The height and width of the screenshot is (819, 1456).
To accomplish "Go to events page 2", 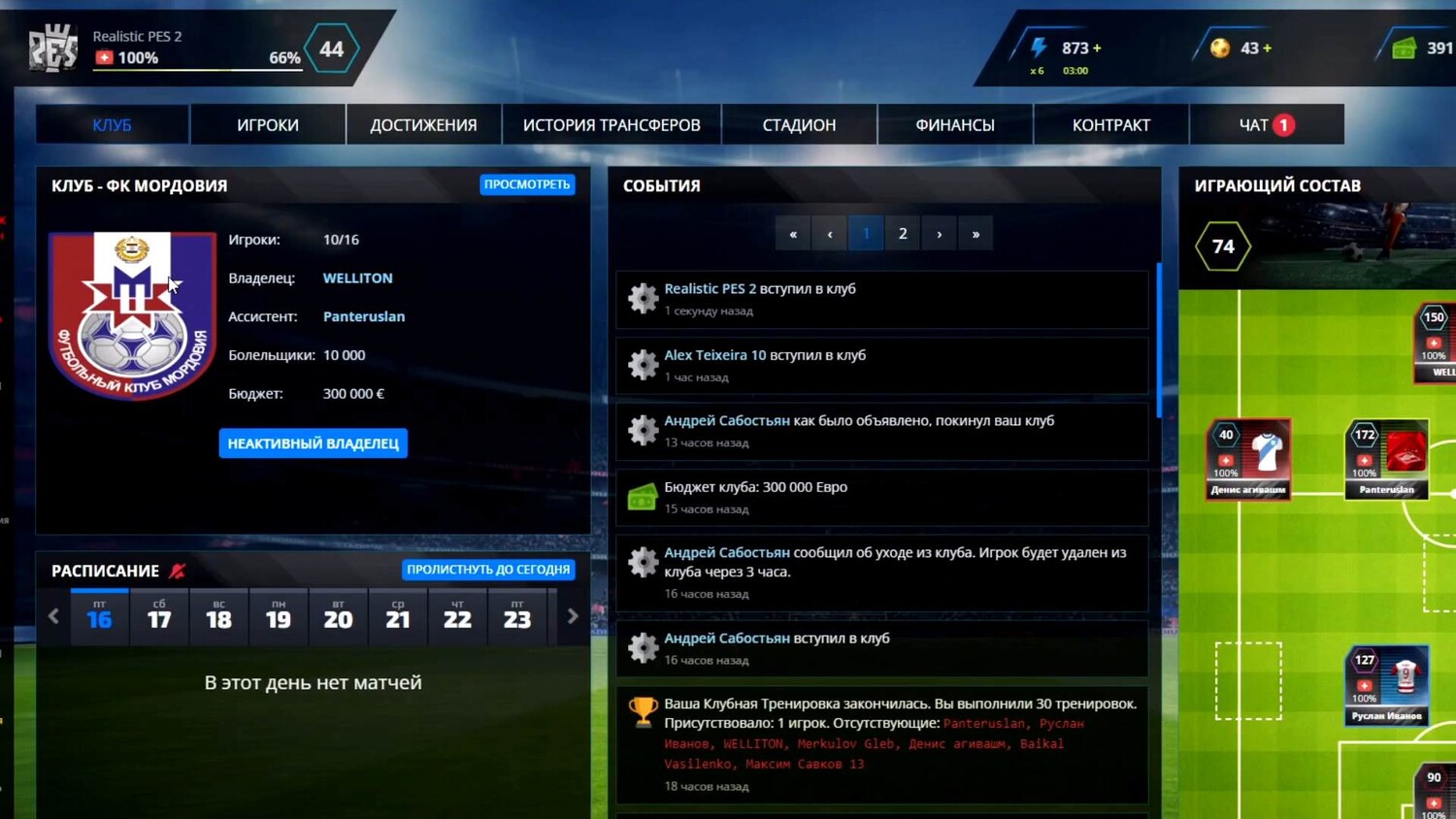I will tap(903, 234).
